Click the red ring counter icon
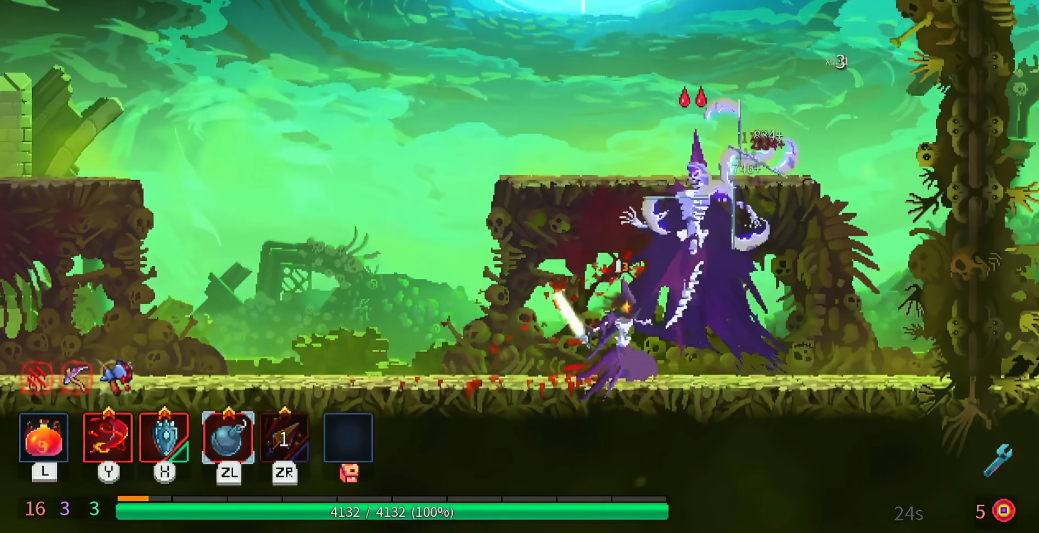Screen dimensions: 1039x533 click(x=1003, y=511)
